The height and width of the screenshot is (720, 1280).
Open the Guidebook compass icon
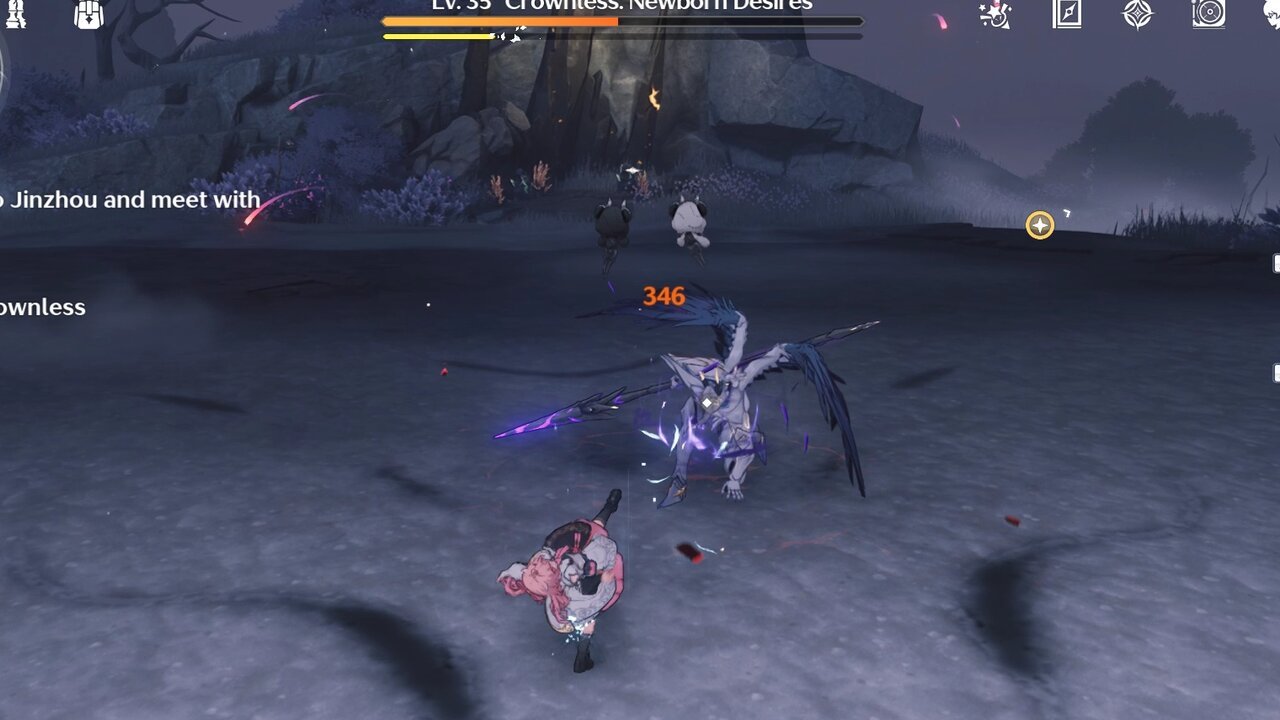pos(1067,16)
